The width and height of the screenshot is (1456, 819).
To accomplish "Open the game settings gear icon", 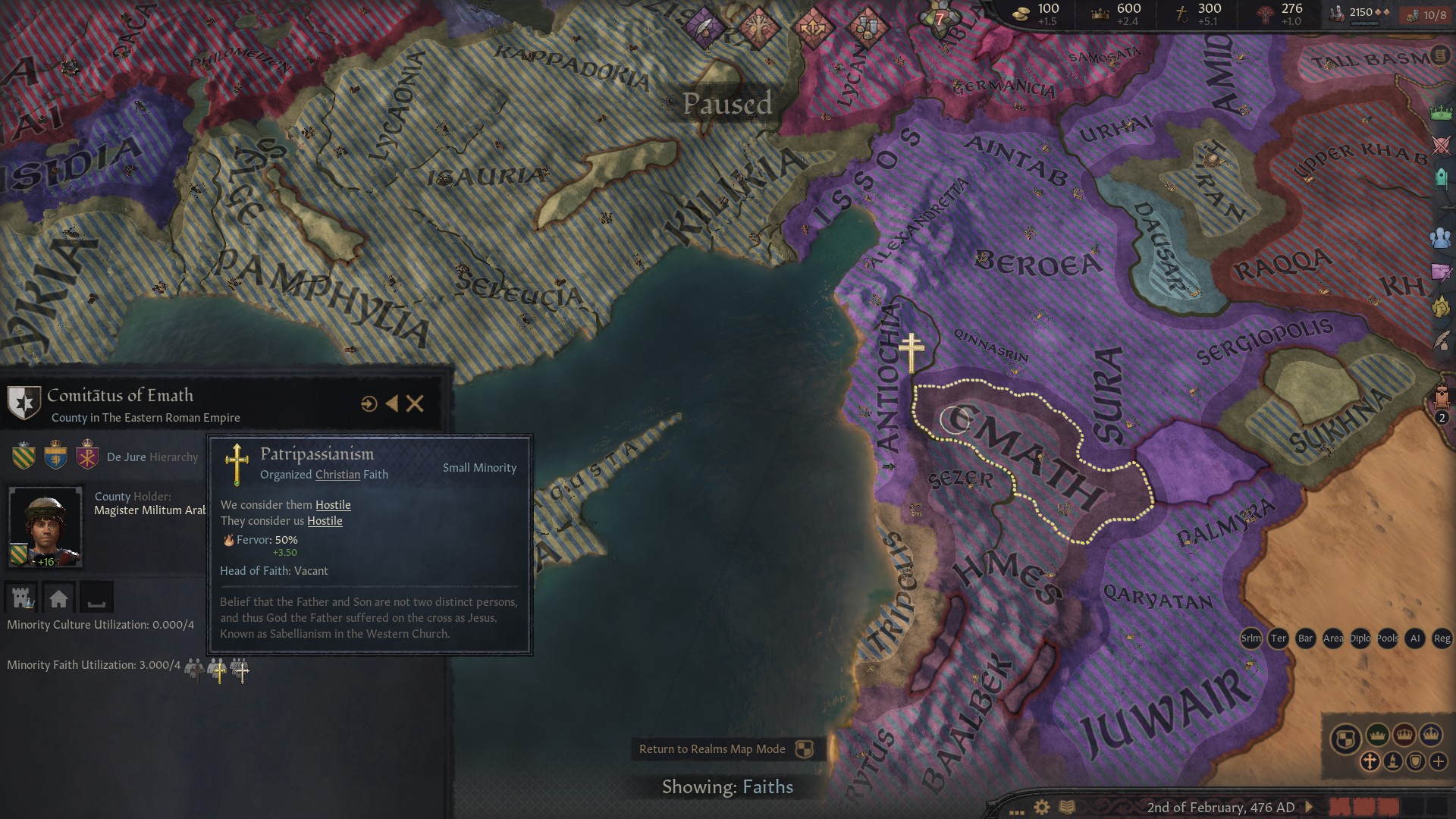I will point(1040,807).
